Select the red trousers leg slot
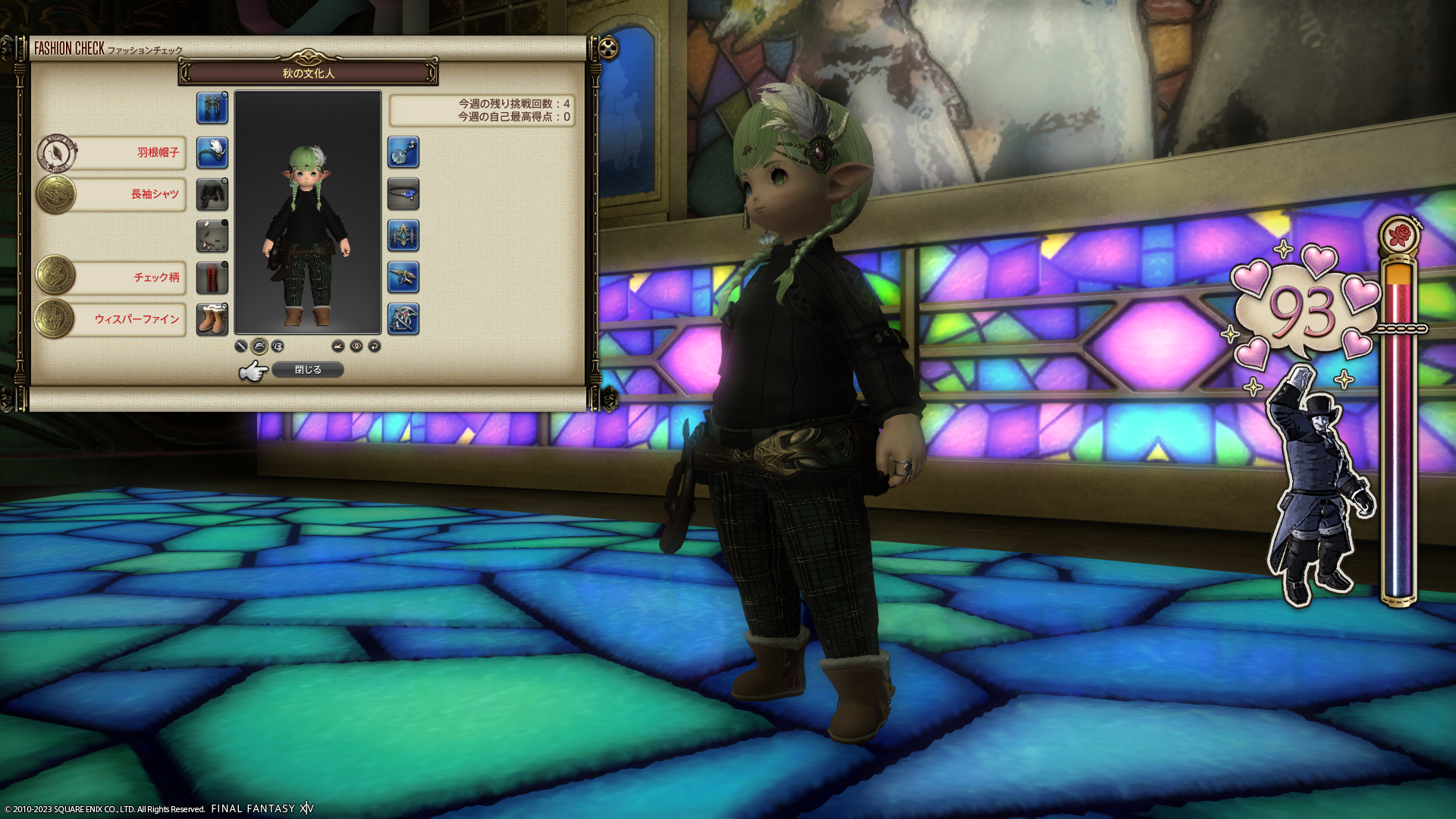The image size is (1456, 819). tap(212, 278)
